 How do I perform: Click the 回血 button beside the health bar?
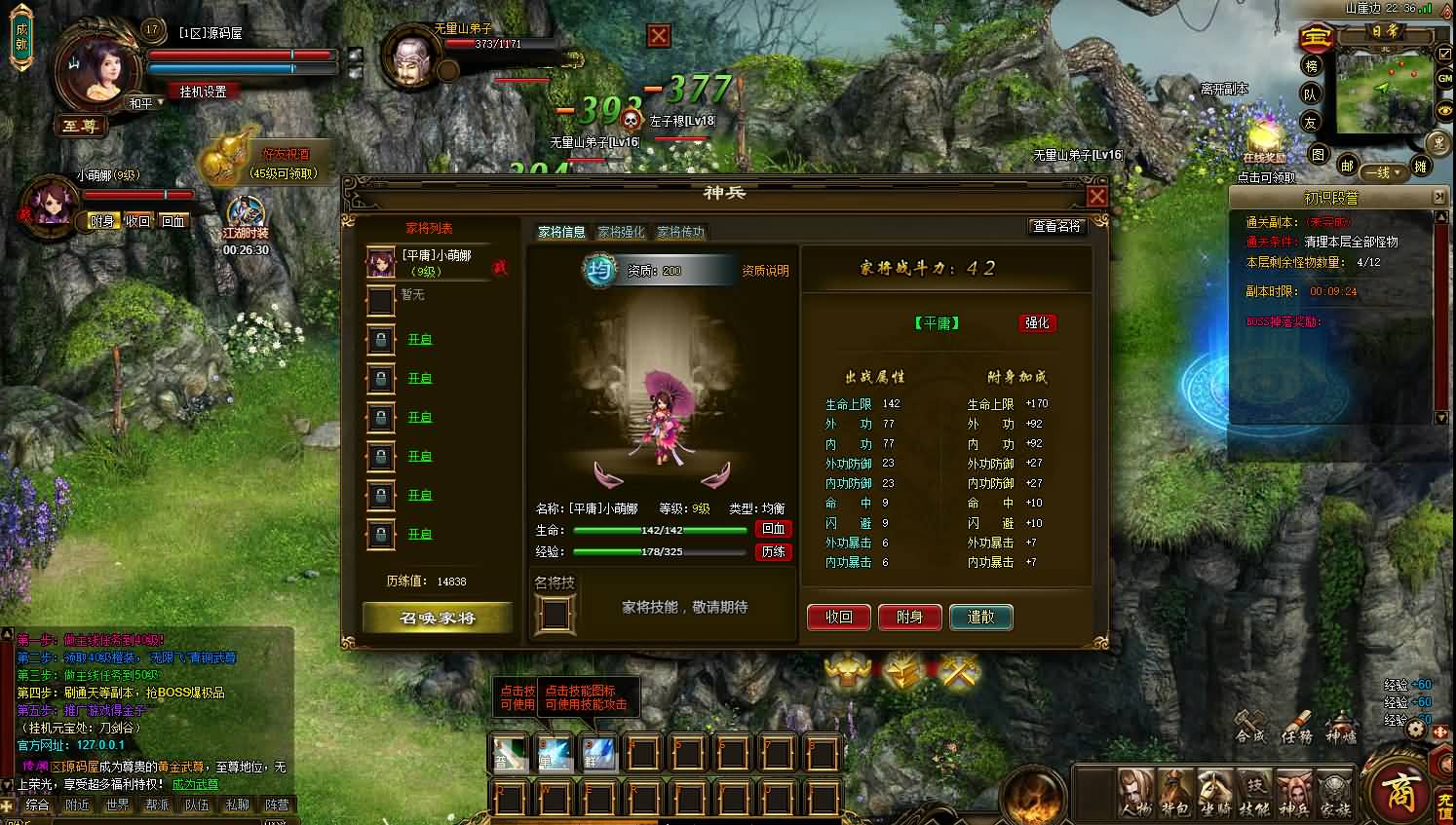774,529
